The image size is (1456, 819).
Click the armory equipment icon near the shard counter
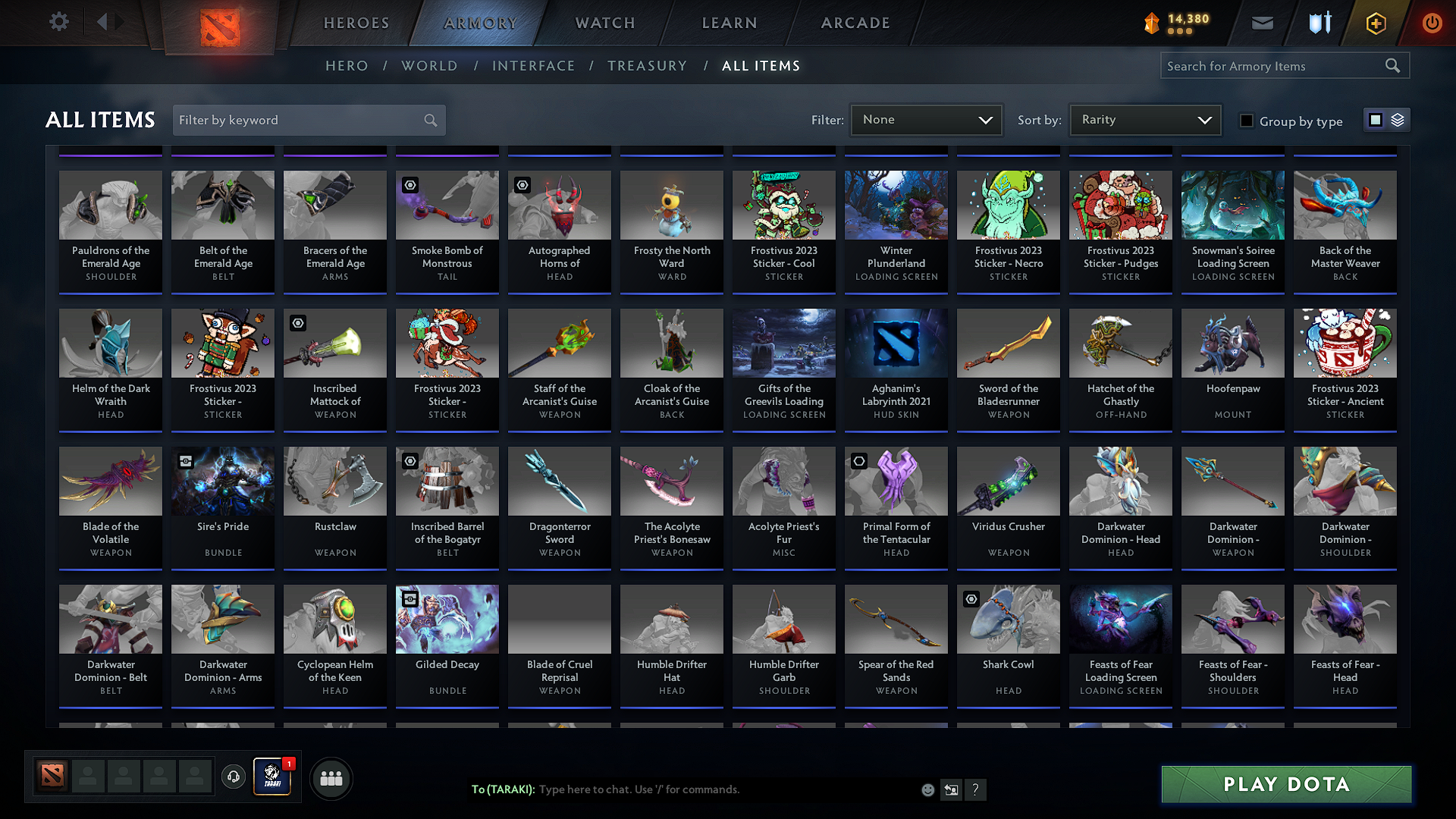point(1319,23)
